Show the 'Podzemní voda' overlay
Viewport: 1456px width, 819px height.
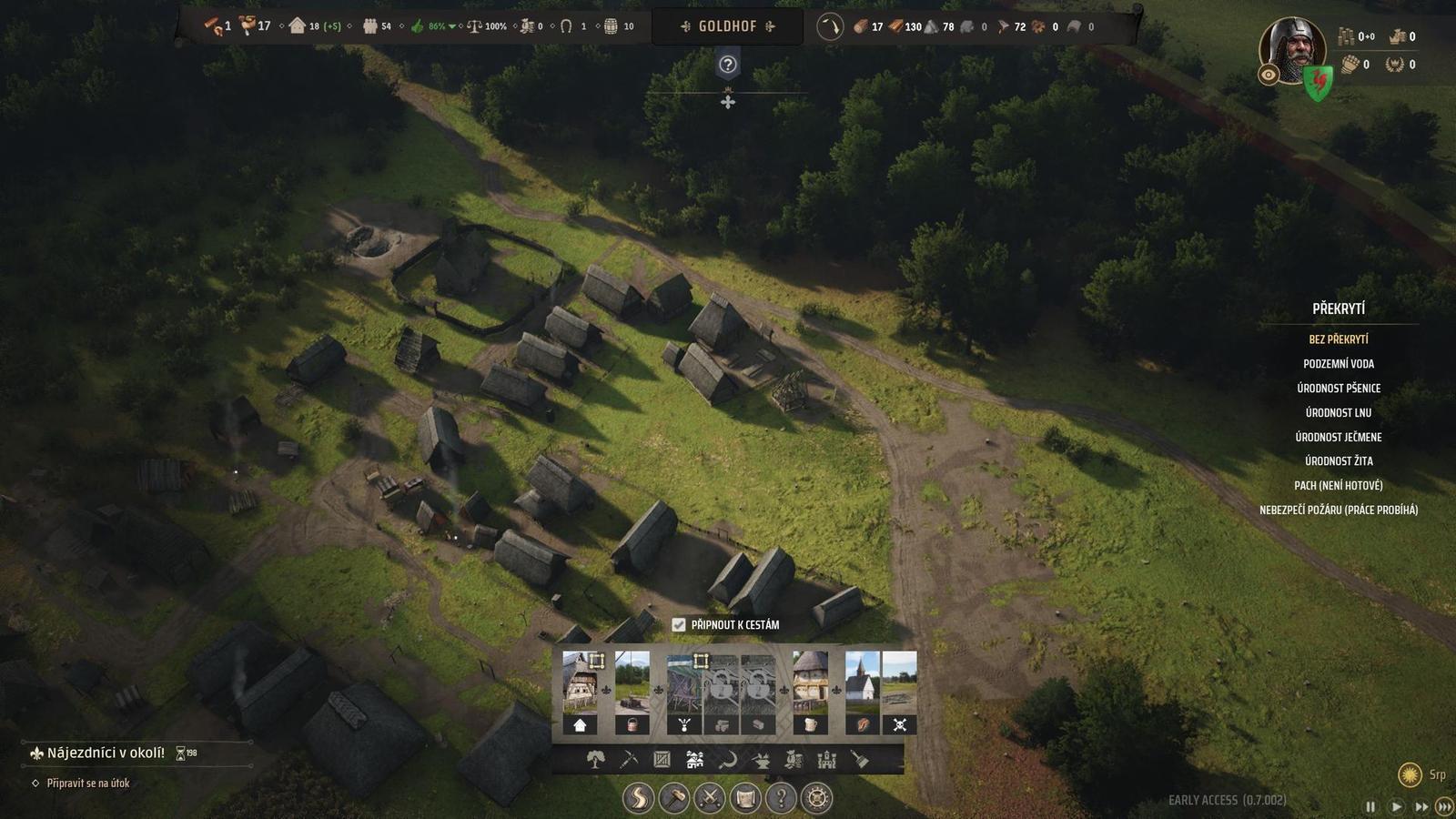(x=1338, y=364)
